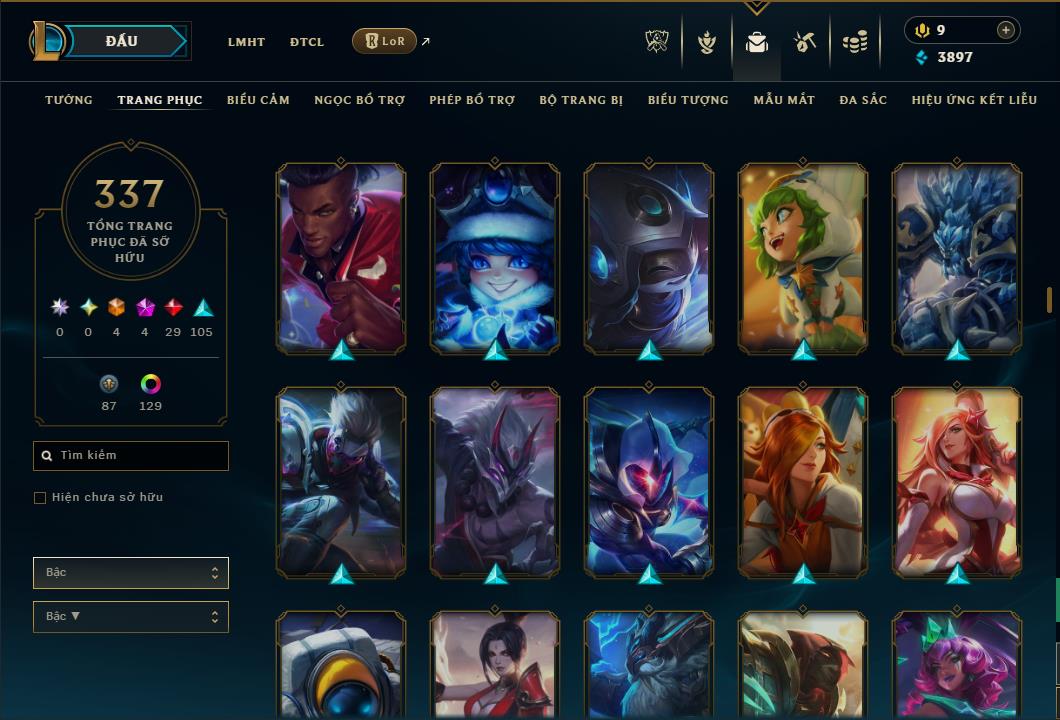Switch to the ĐA SẮC tab
The height and width of the screenshot is (720, 1060).
pyautogui.click(x=863, y=100)
